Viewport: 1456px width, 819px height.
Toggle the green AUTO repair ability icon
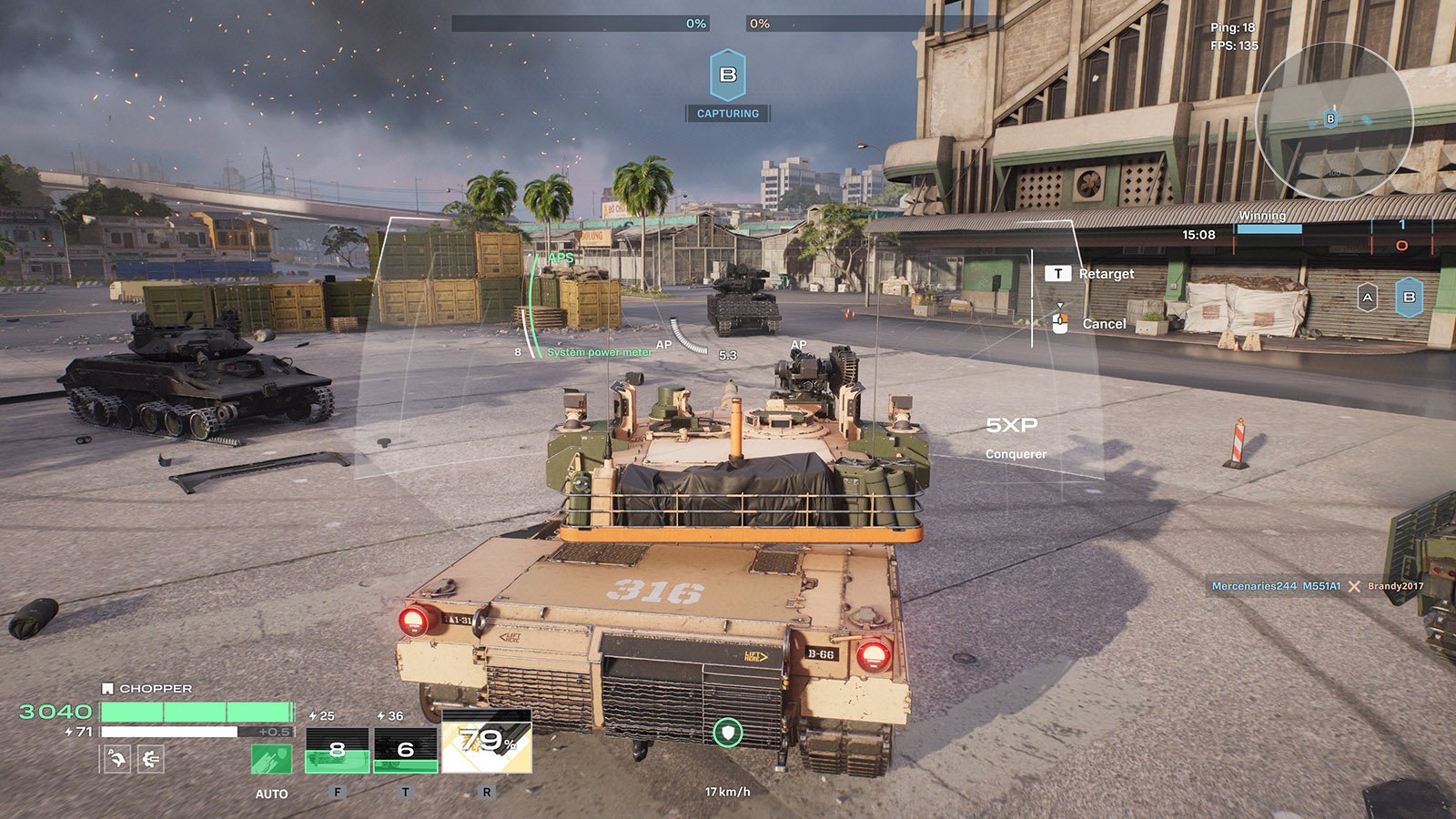(x=271, y=759)
